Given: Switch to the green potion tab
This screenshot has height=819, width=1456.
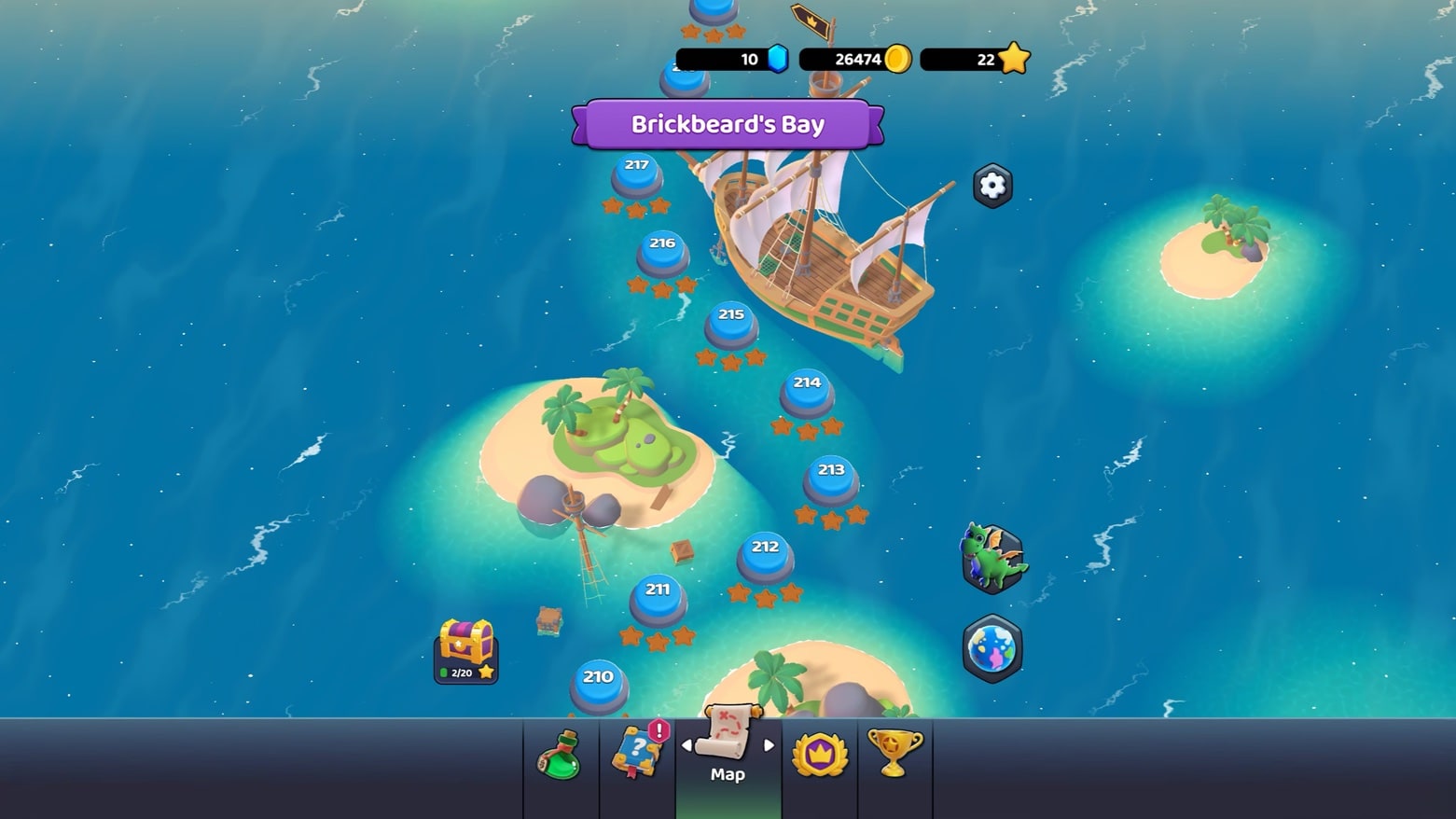Looking at the screenshot, I should point(561,756).
